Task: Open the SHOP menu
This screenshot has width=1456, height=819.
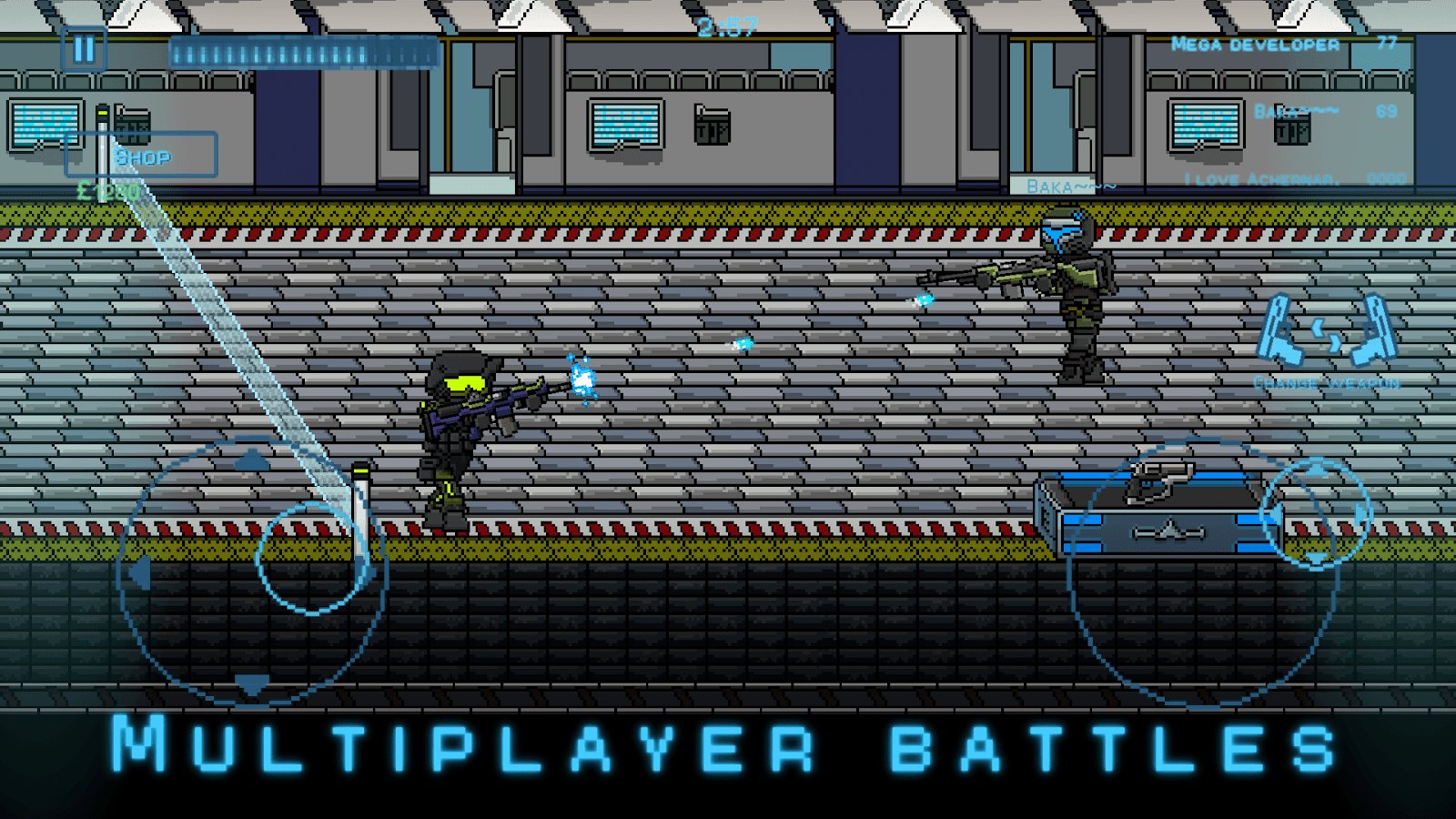Action: point(146,157)
